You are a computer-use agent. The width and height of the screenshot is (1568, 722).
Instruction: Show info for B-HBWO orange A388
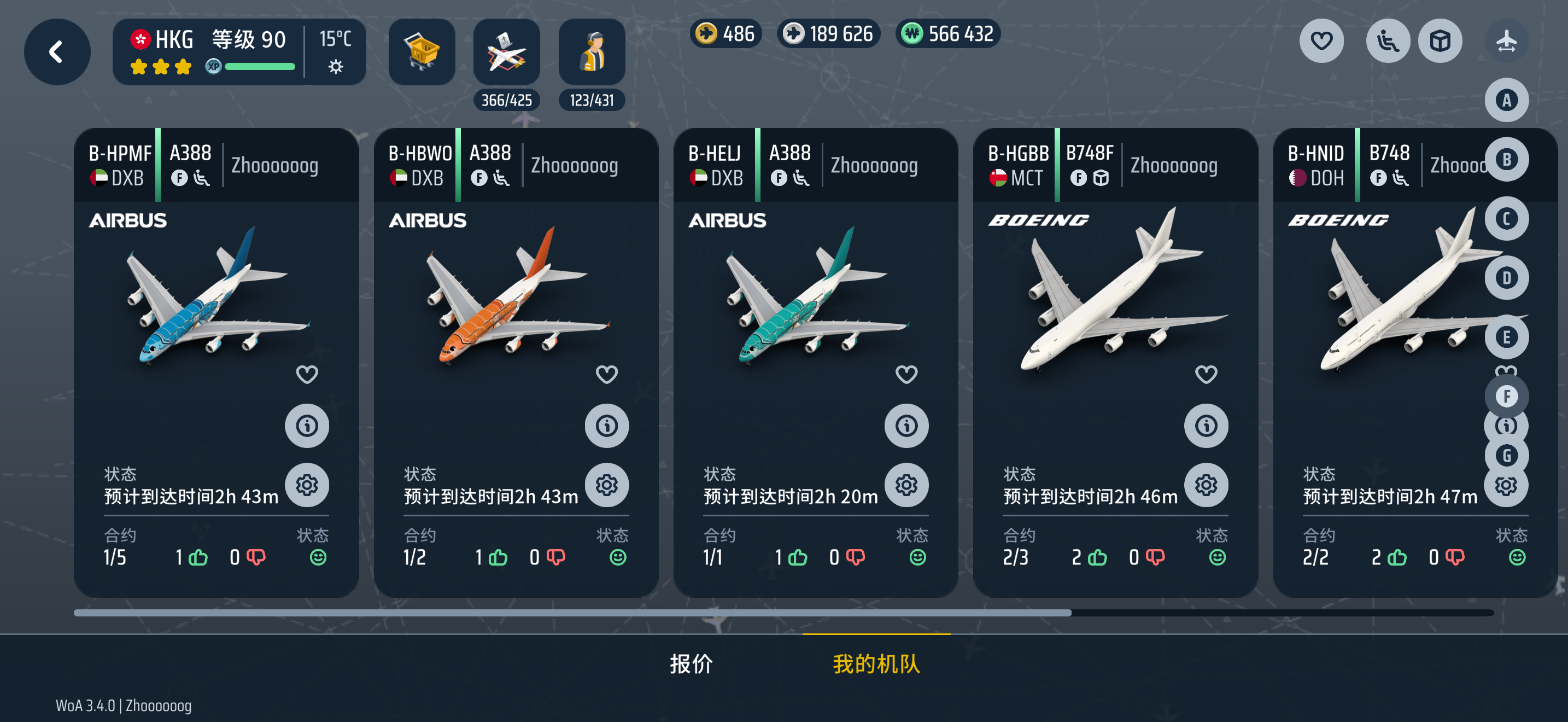[606, 426]
